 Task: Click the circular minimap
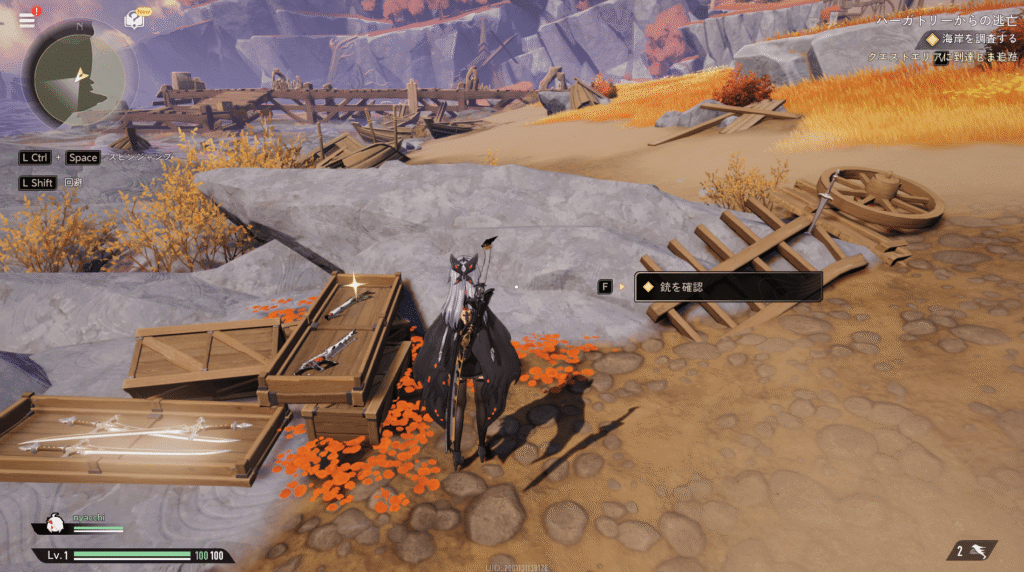78,74
